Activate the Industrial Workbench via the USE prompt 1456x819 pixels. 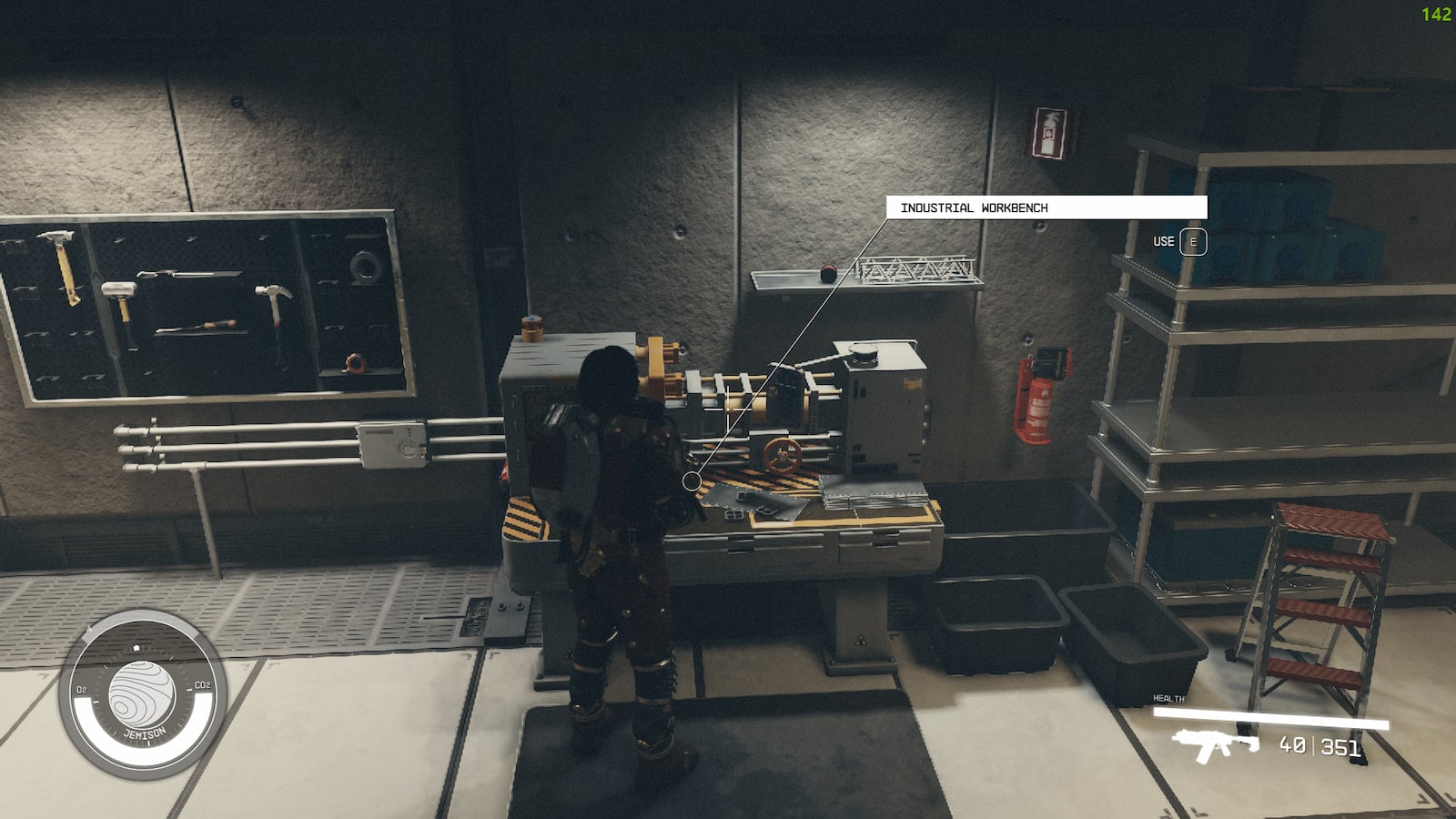[x=1163, y=241]
